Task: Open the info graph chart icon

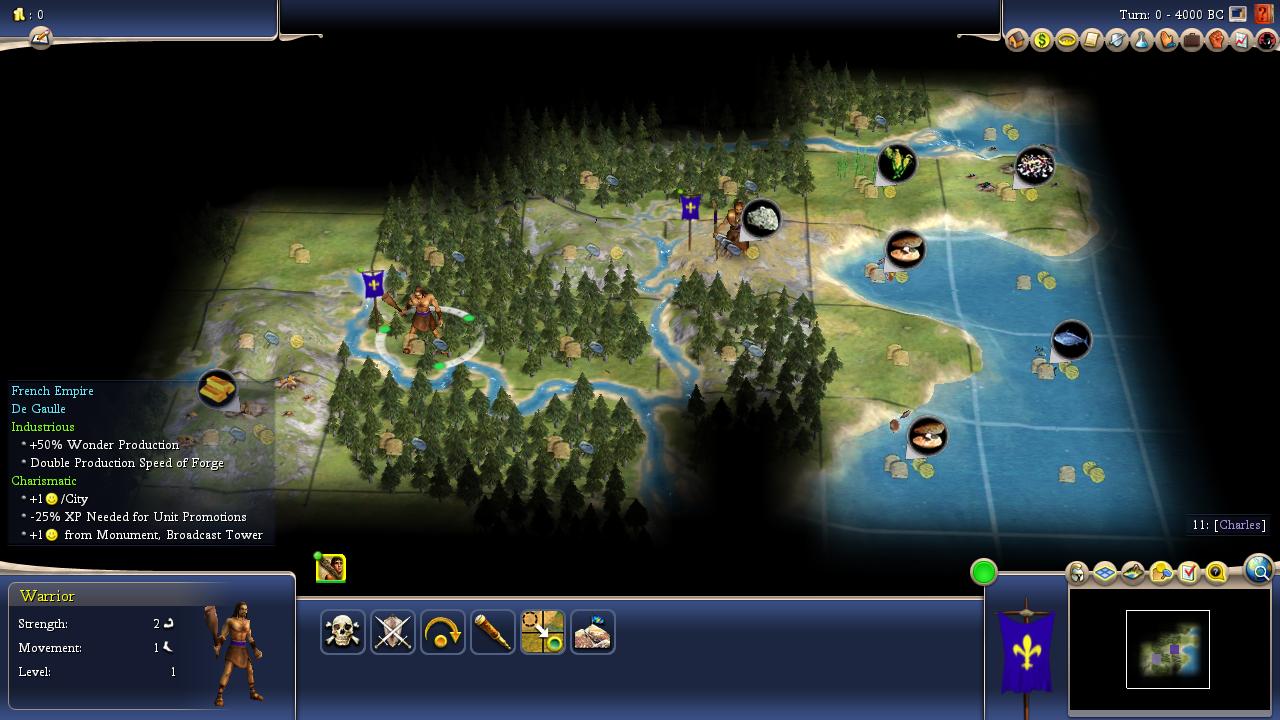Action: (1242, 41)
